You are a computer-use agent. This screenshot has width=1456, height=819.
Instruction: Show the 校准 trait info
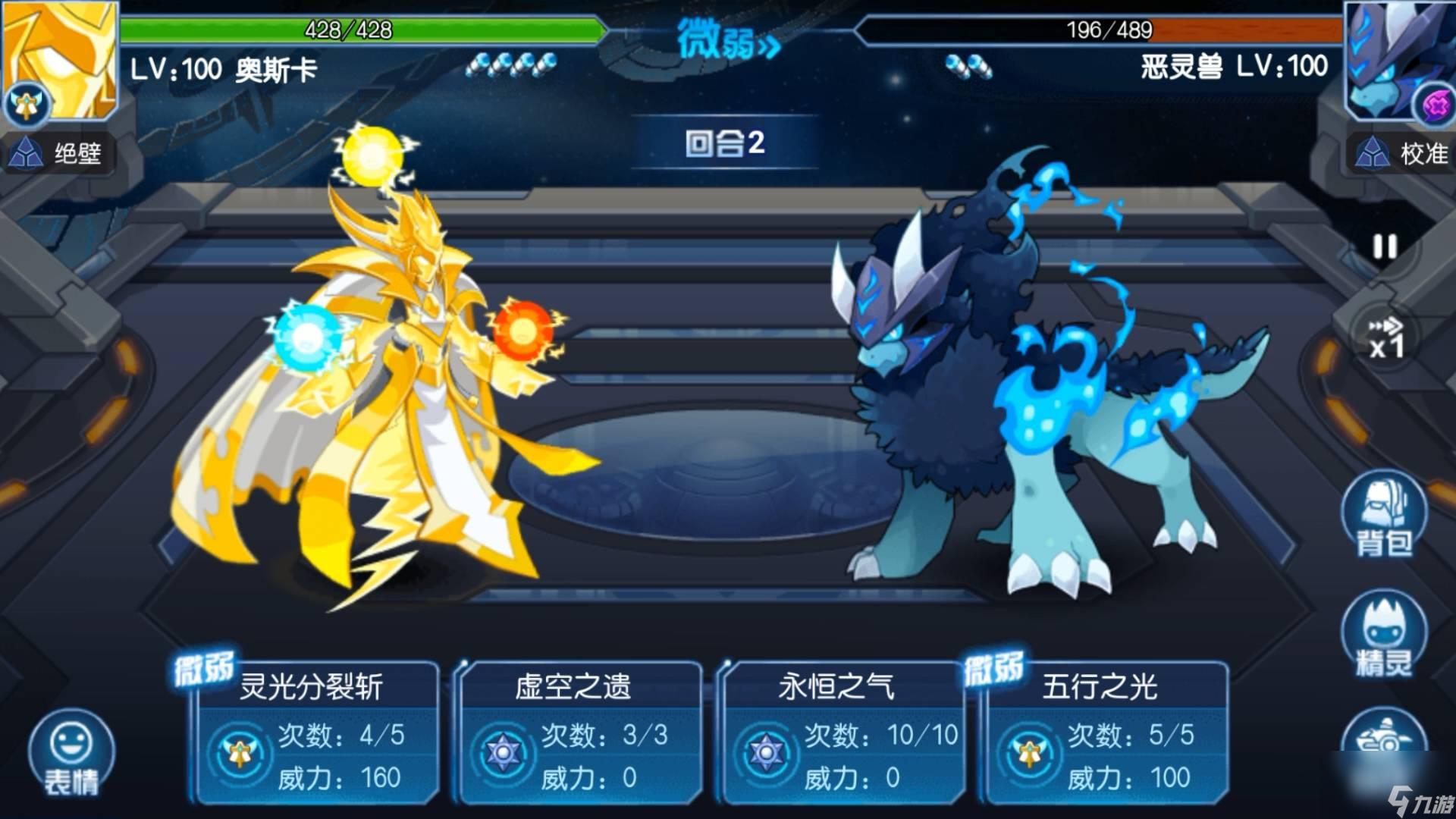pyautogui.click(x=1403, y=154)
